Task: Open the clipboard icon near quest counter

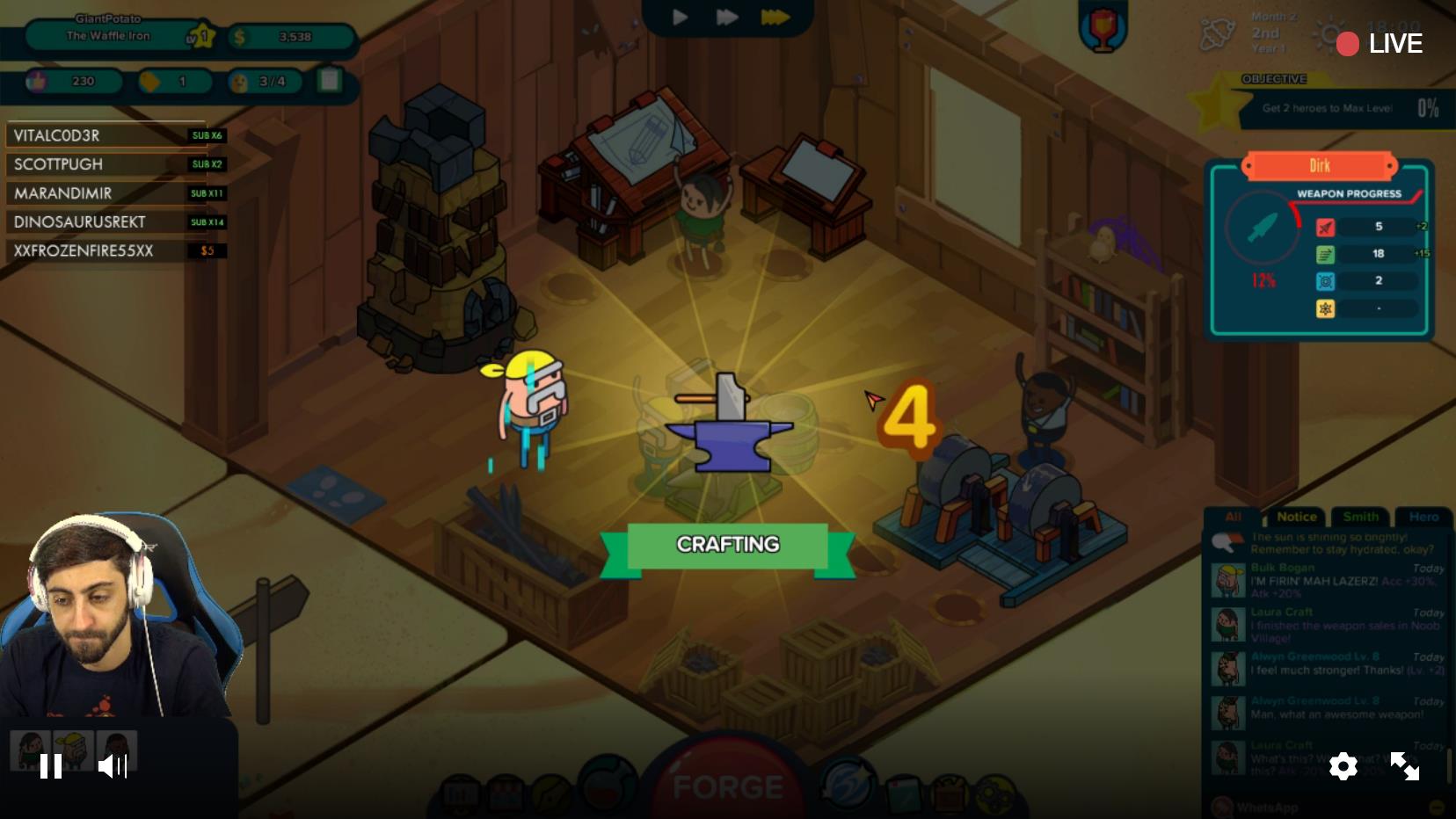Action: (x=327, y=81)
